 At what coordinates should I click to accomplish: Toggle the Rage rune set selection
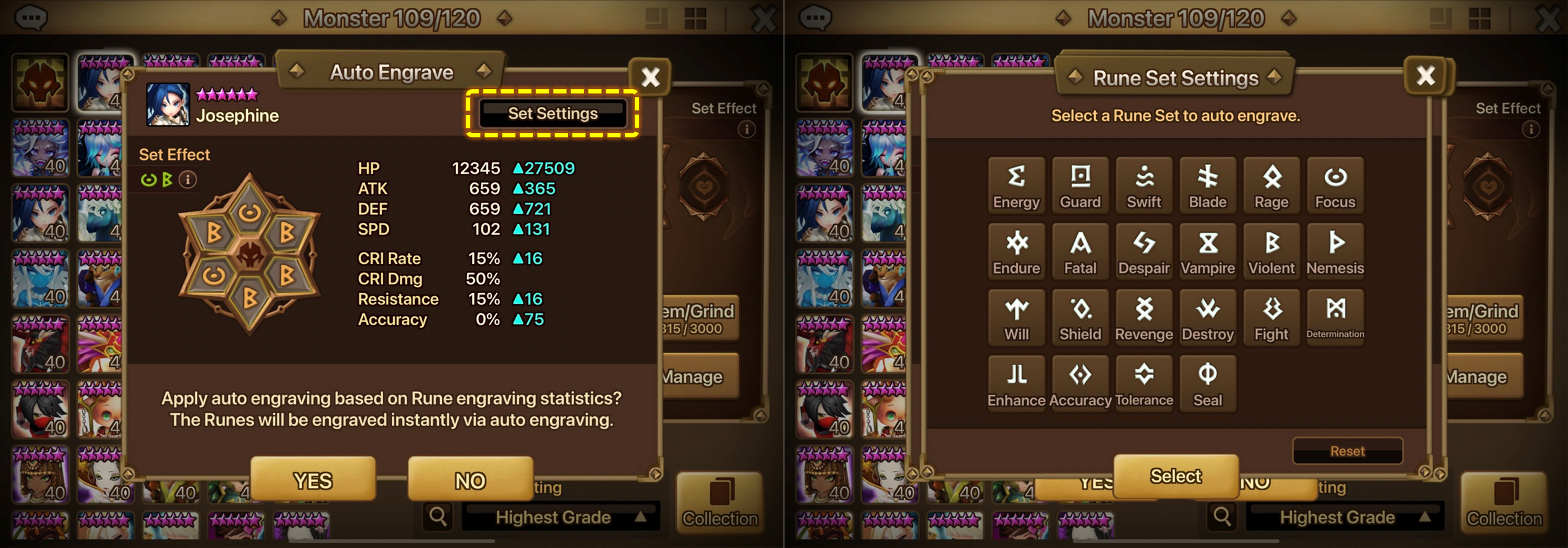click(1271, 185)
